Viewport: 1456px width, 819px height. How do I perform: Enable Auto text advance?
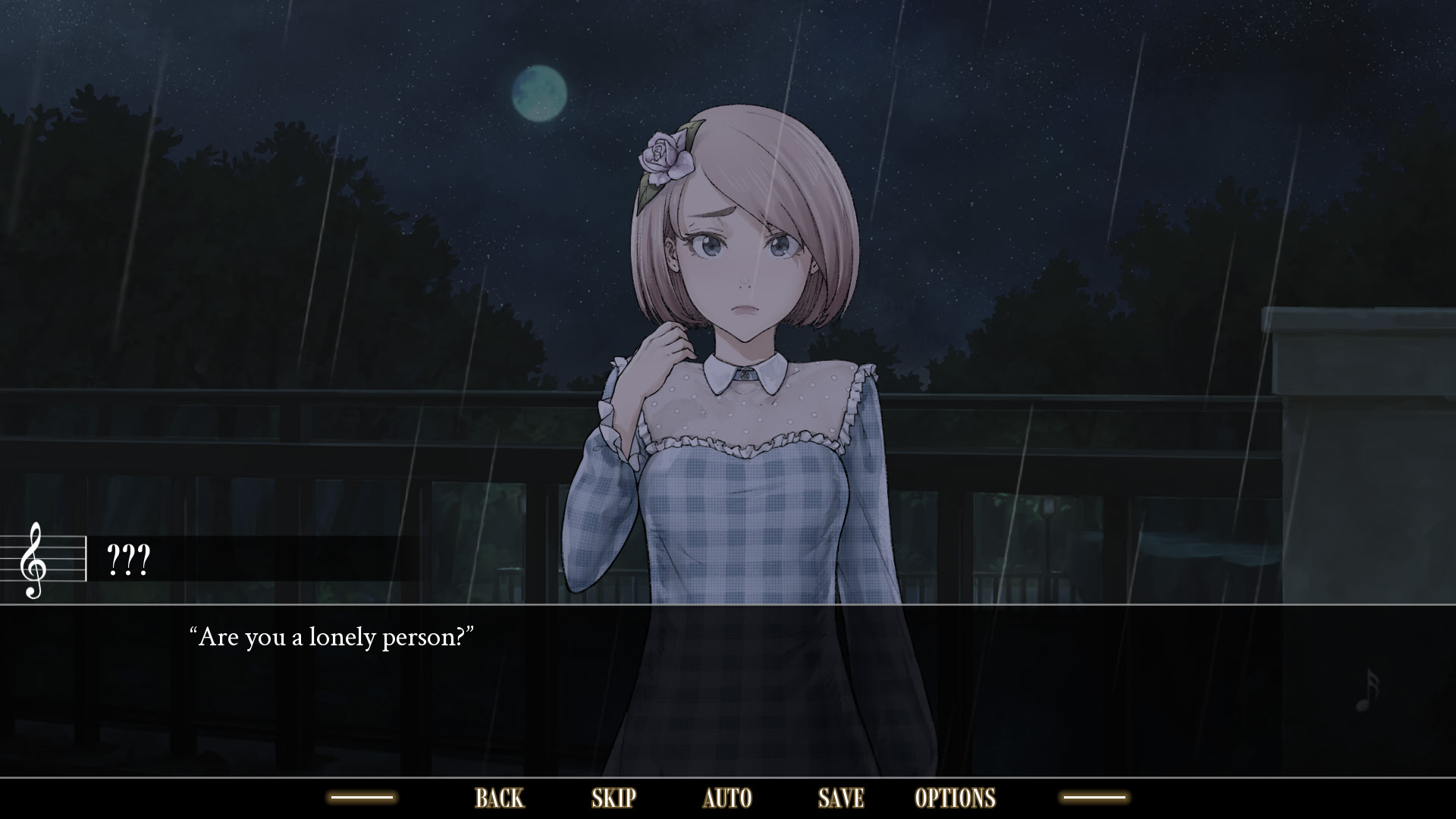click(727, 798)
